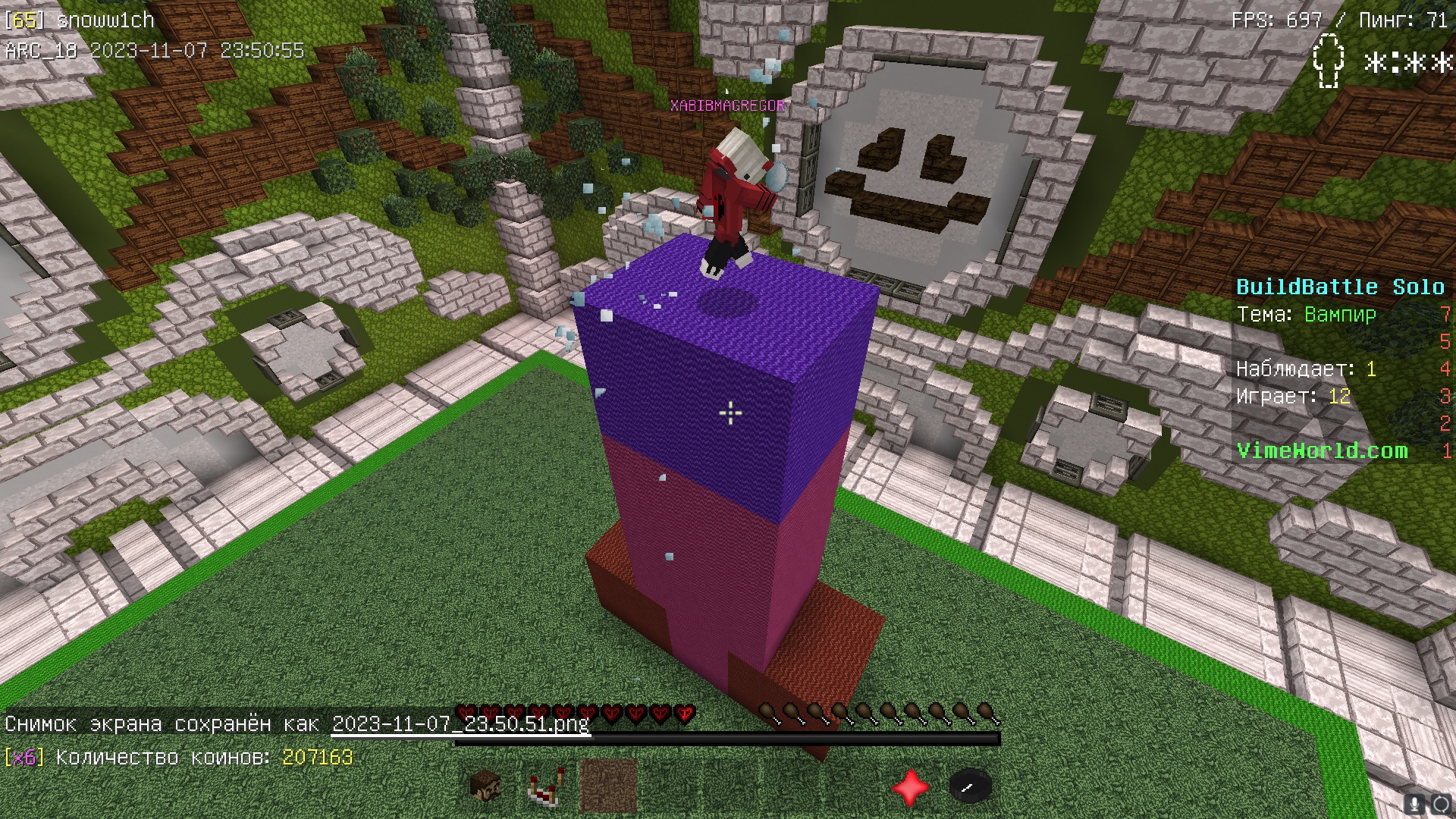
Task: Open the saved screenshot file link
Action: point(460,723)
